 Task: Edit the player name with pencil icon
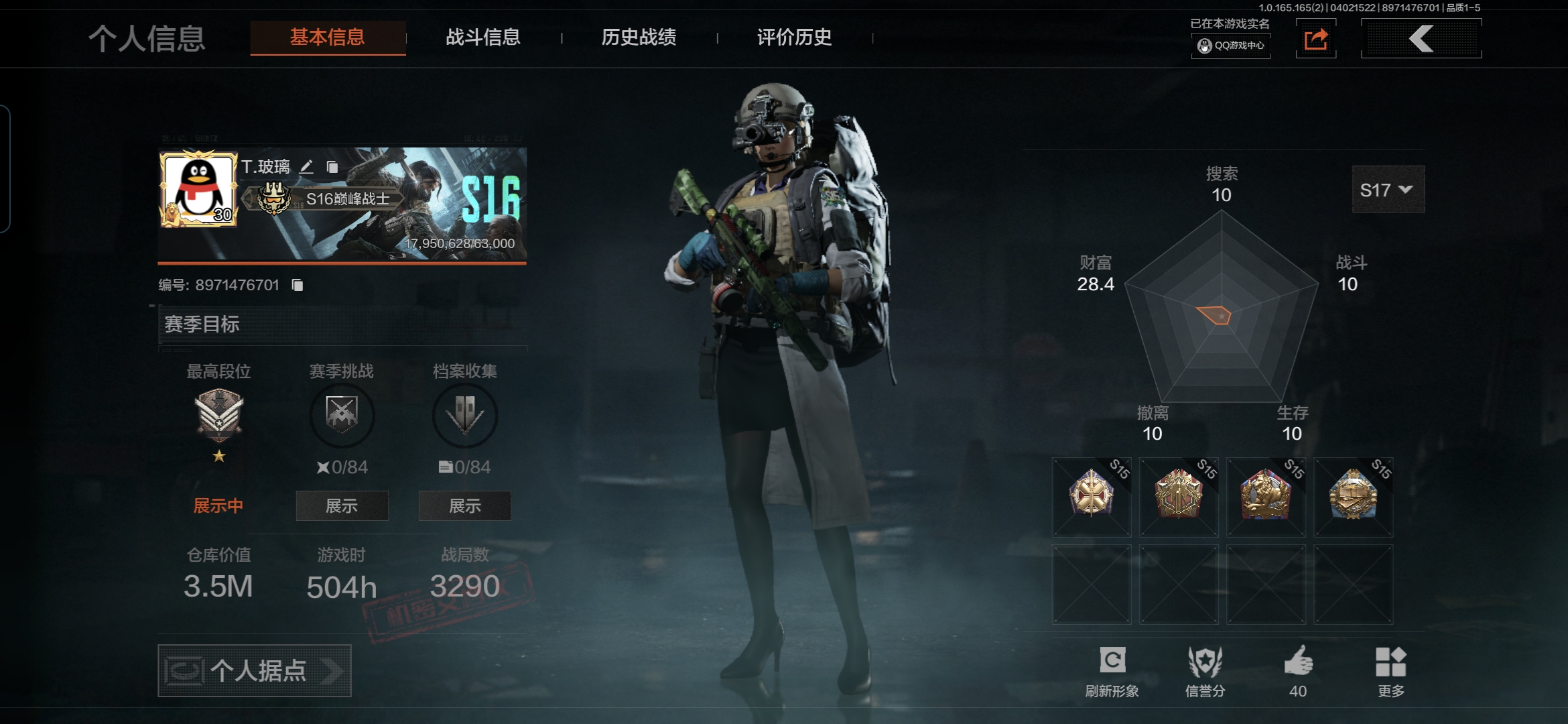306,167
